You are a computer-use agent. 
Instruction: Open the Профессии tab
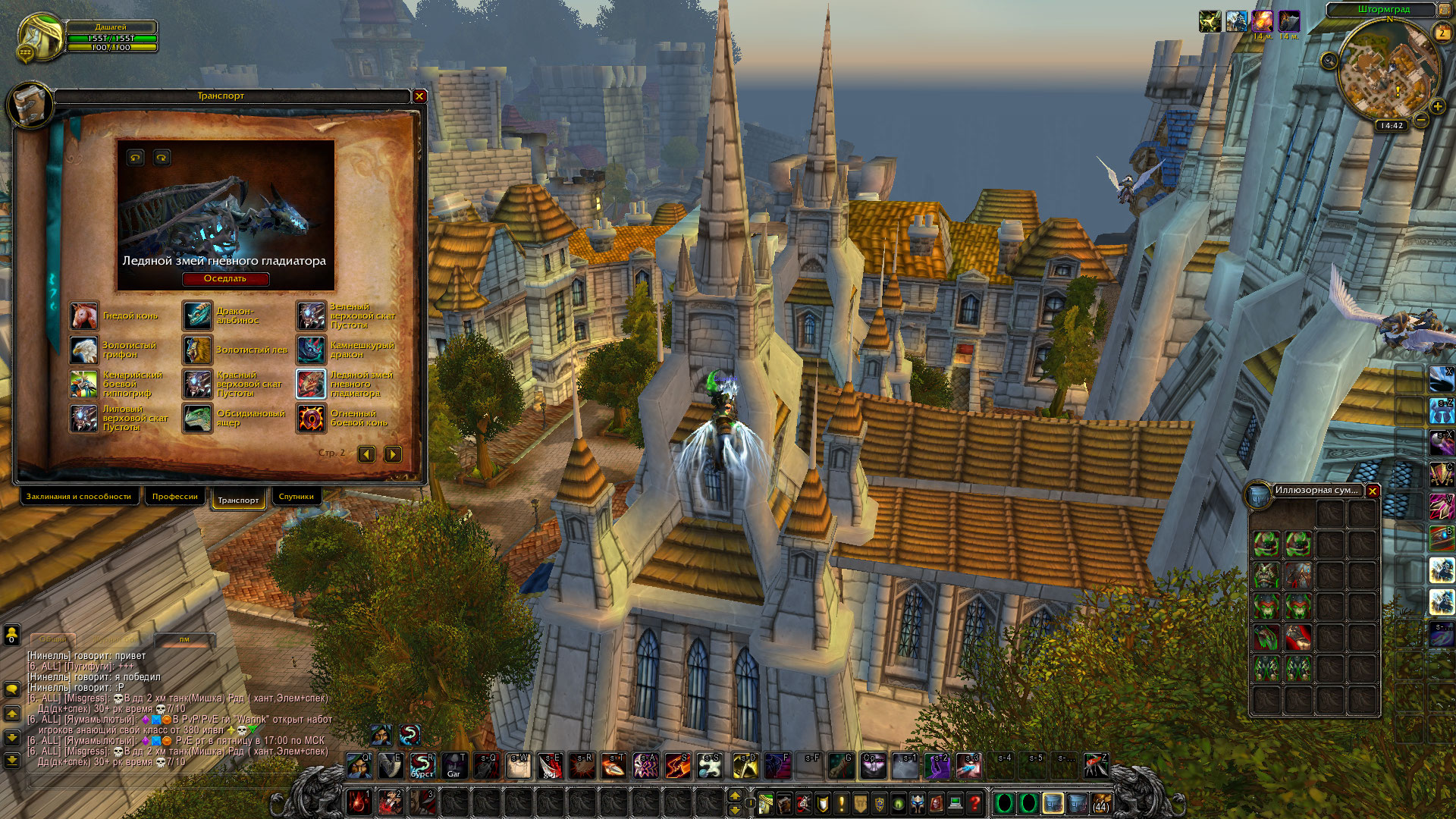174,497
